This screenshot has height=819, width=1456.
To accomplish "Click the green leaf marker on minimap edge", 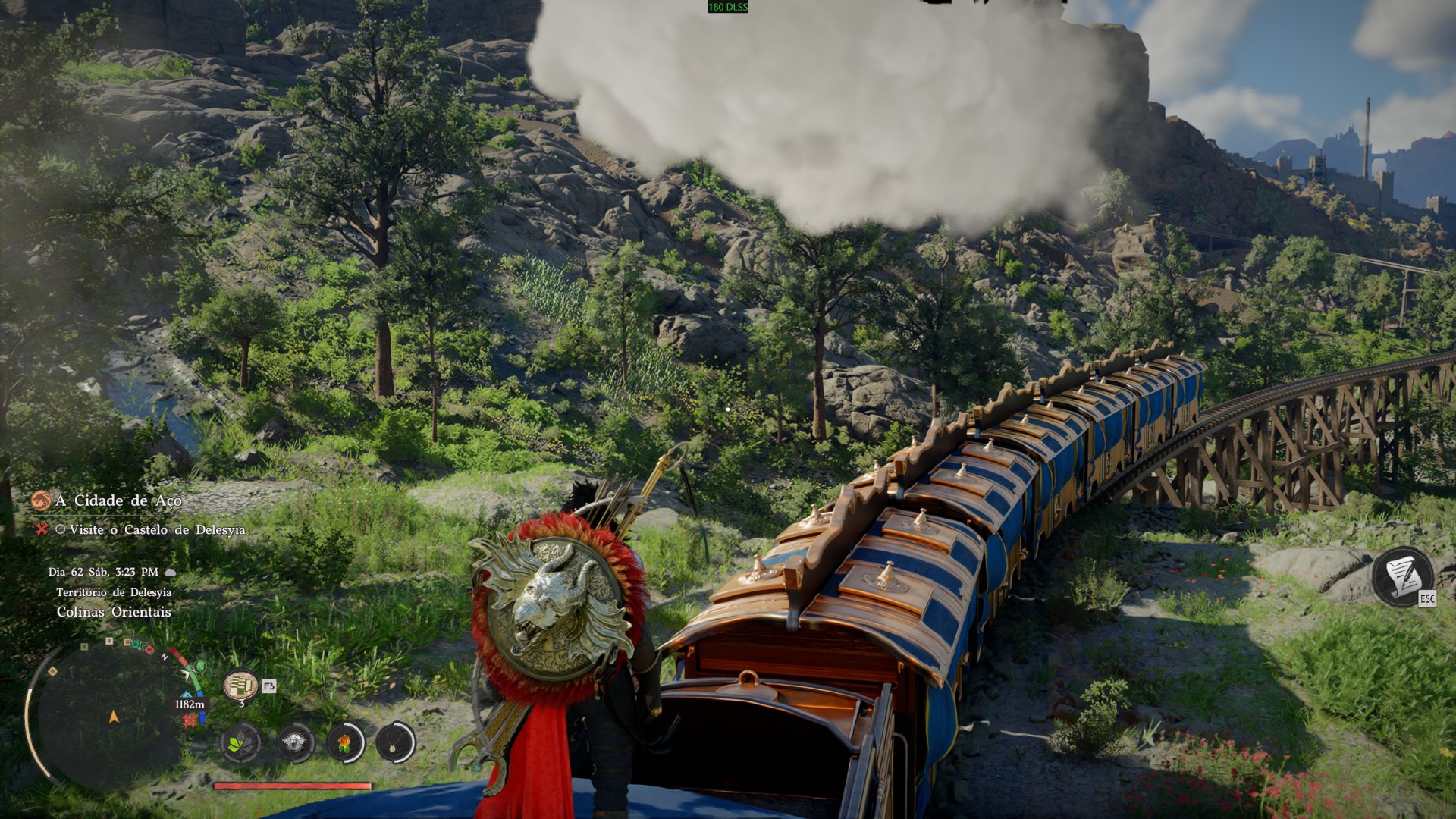I will (199, 667).
